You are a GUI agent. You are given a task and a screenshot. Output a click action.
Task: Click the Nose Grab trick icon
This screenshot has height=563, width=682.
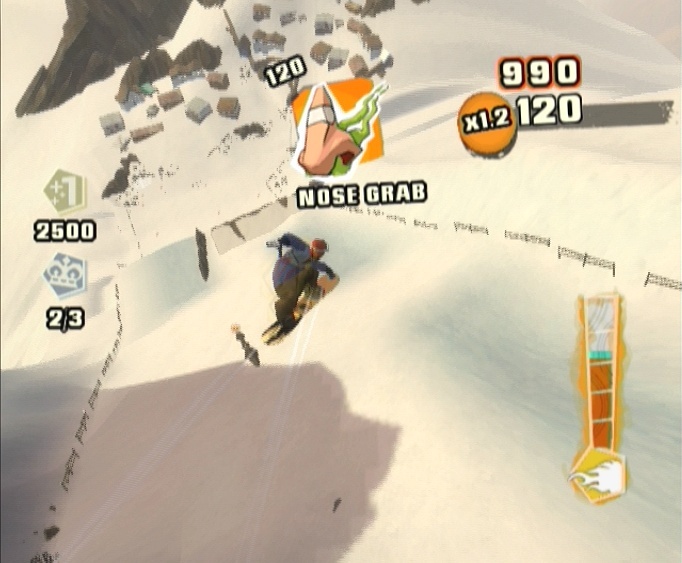pos(338,127)
